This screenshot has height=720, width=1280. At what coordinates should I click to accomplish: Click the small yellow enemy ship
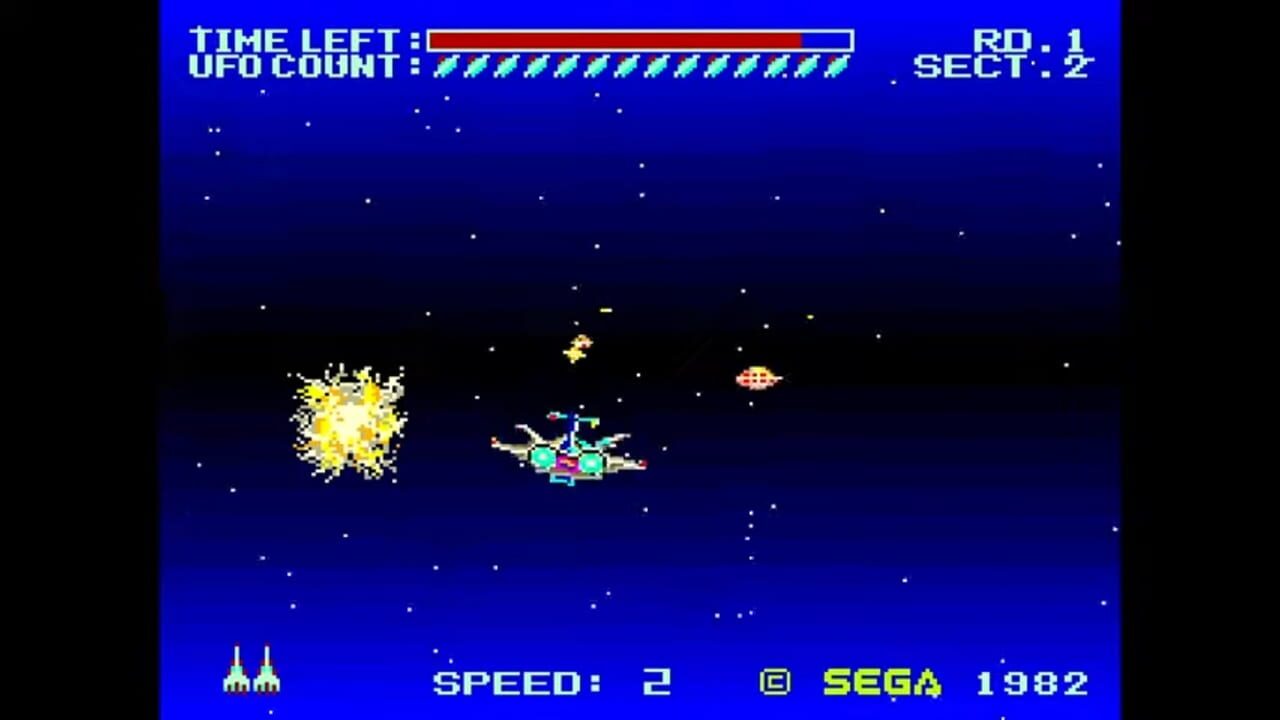pos(578,345)
